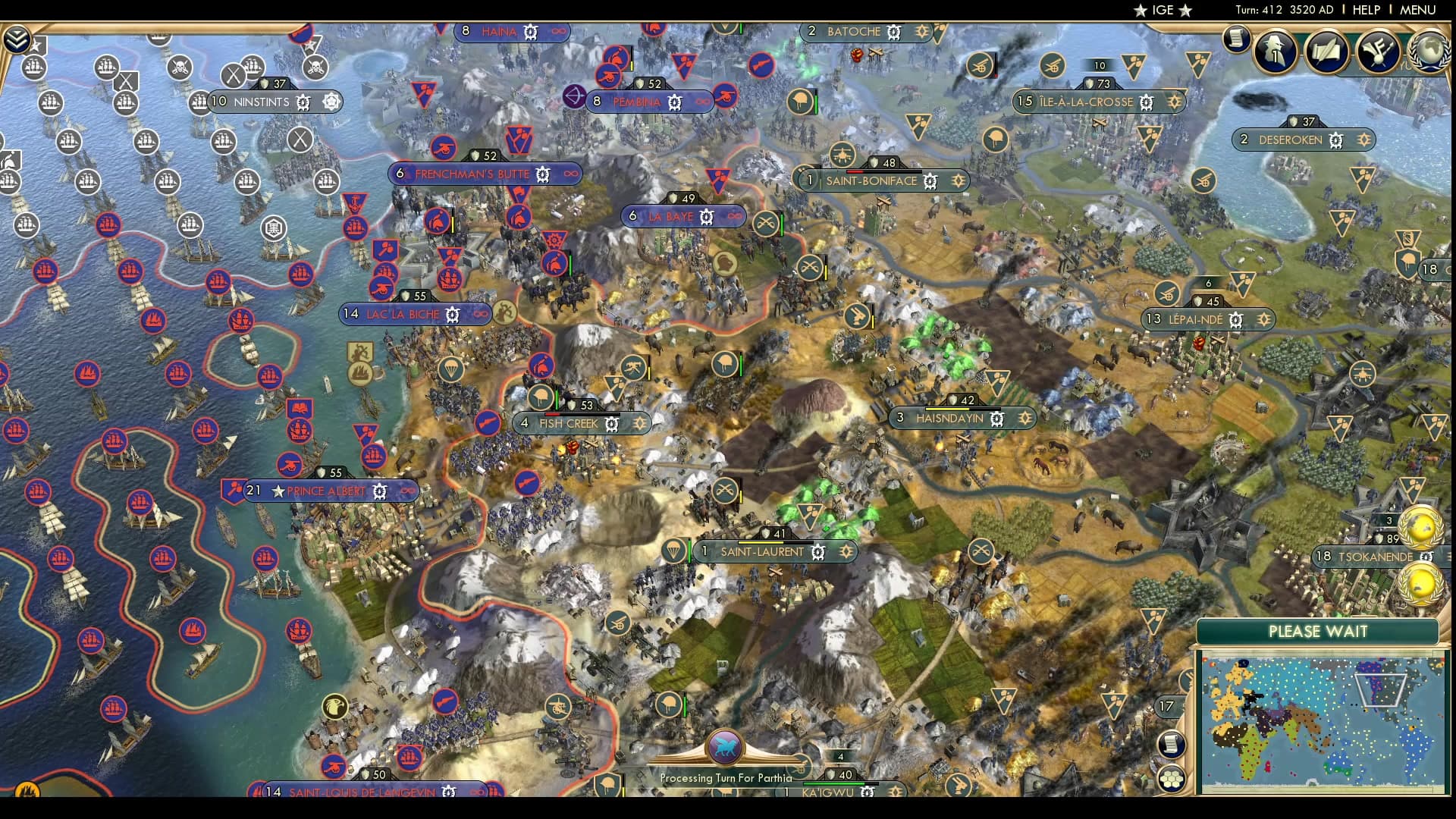The width and height of the screenshot is (1456, 819).
Task: Toggle the infinity growth icon on Haina's banner
Action: click(x=557, y=33)
